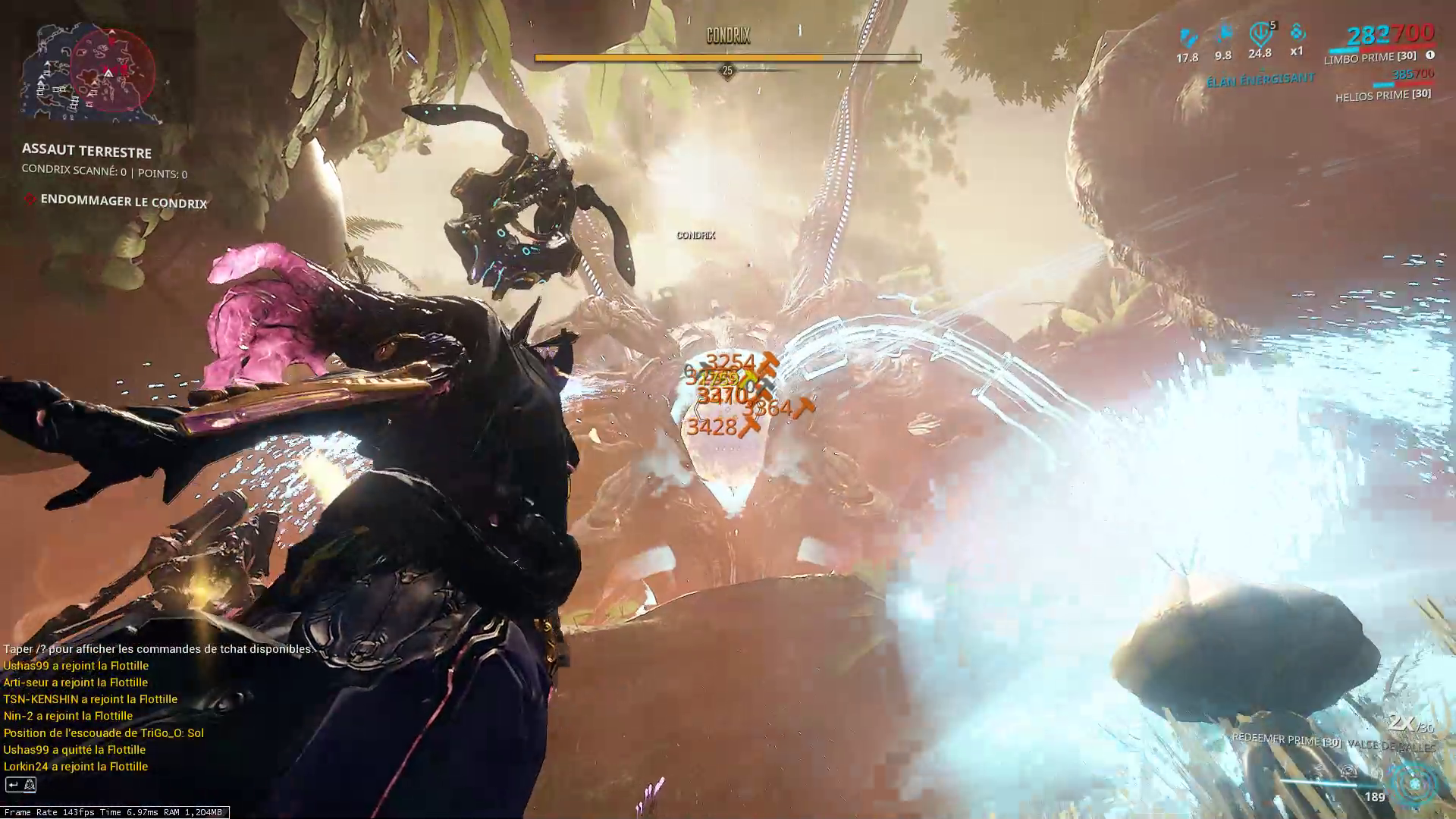Click the melee combo multiplier x1 icon
Viewport: 1456px width, 819px height.
pyautogui.click(x=1297, y=33)
